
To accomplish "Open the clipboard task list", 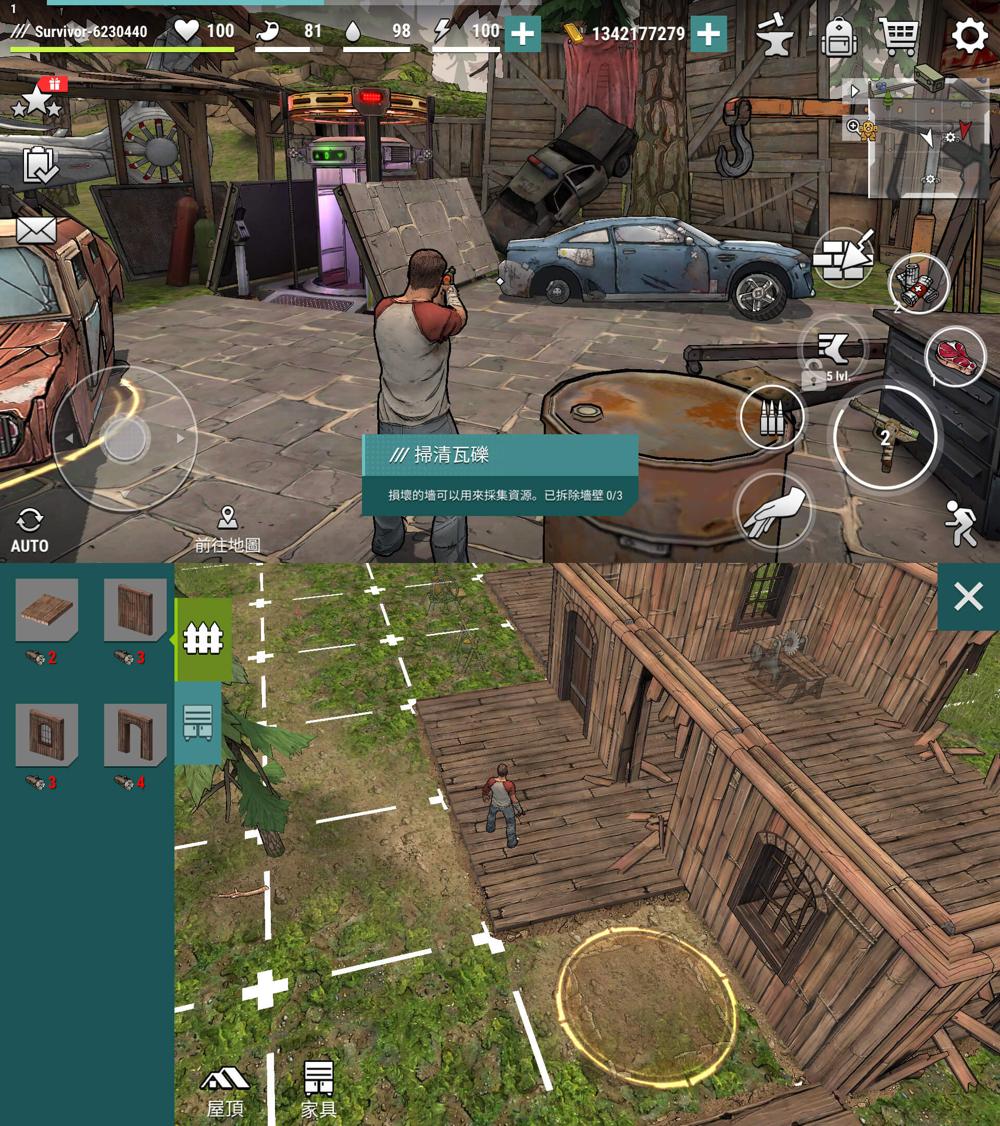I will coord(40,165).
